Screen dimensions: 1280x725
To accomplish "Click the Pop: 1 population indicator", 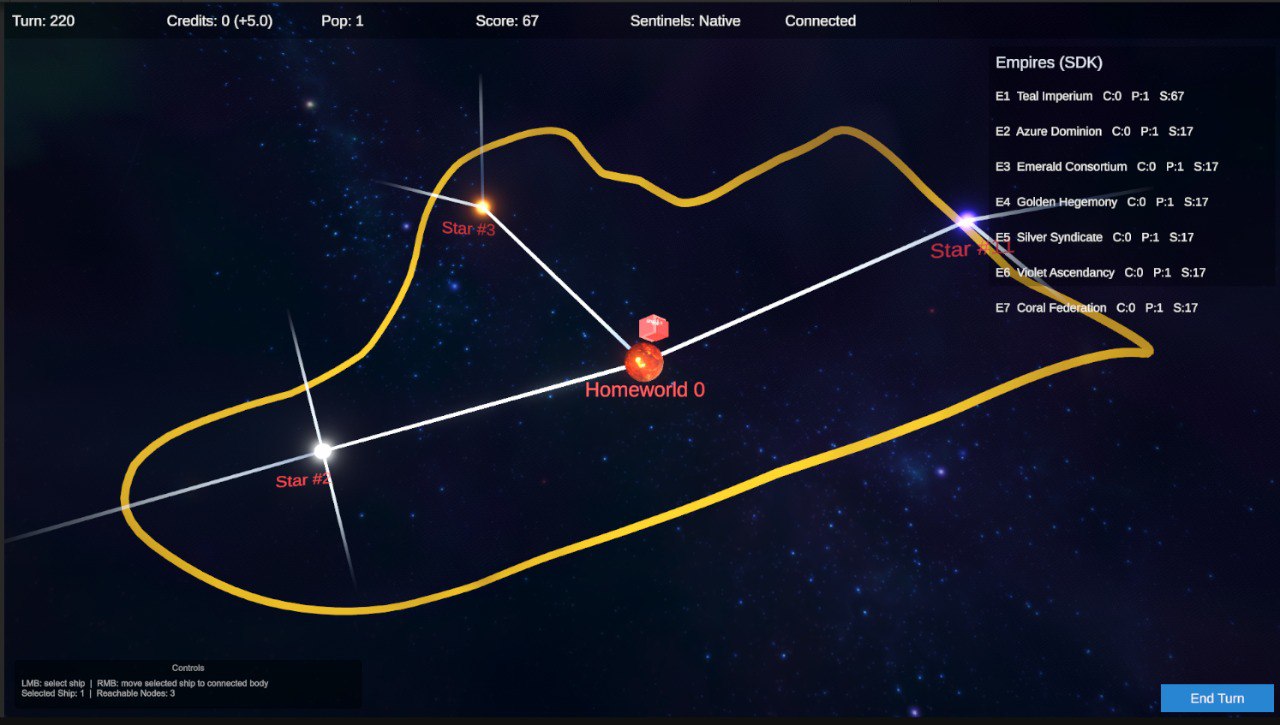I will (341, 20).
